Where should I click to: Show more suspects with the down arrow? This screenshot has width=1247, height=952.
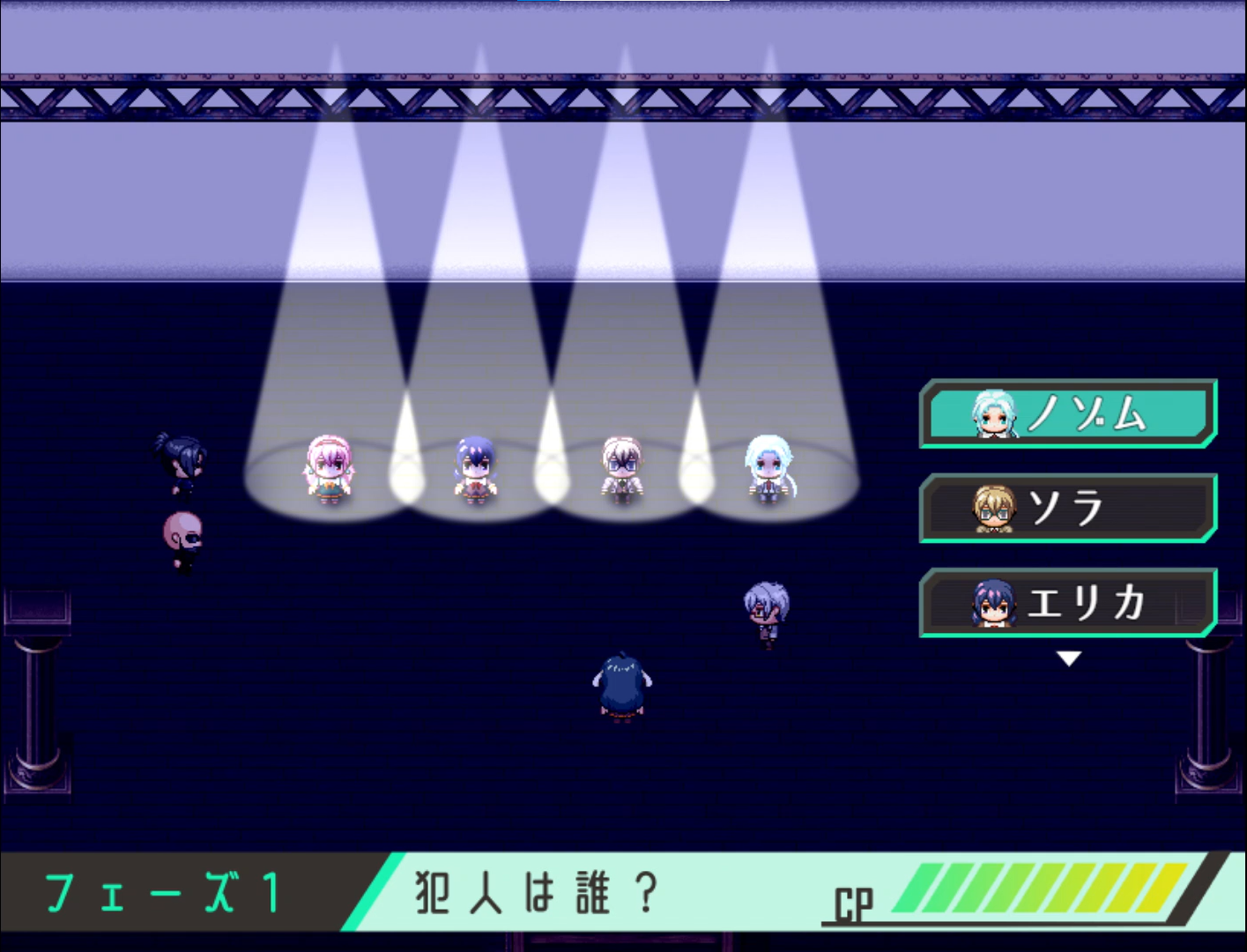click(x=1068, y=658)
